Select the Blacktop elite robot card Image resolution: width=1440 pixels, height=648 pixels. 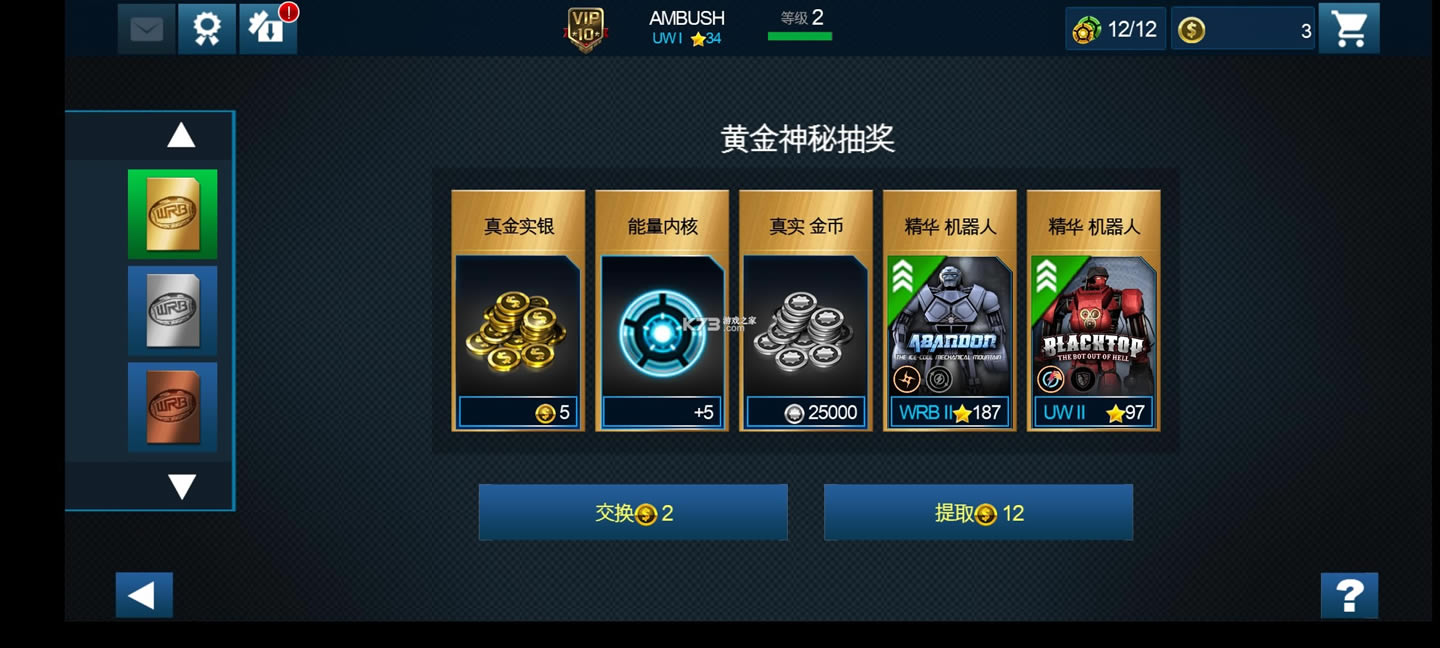click(1094, 311)
